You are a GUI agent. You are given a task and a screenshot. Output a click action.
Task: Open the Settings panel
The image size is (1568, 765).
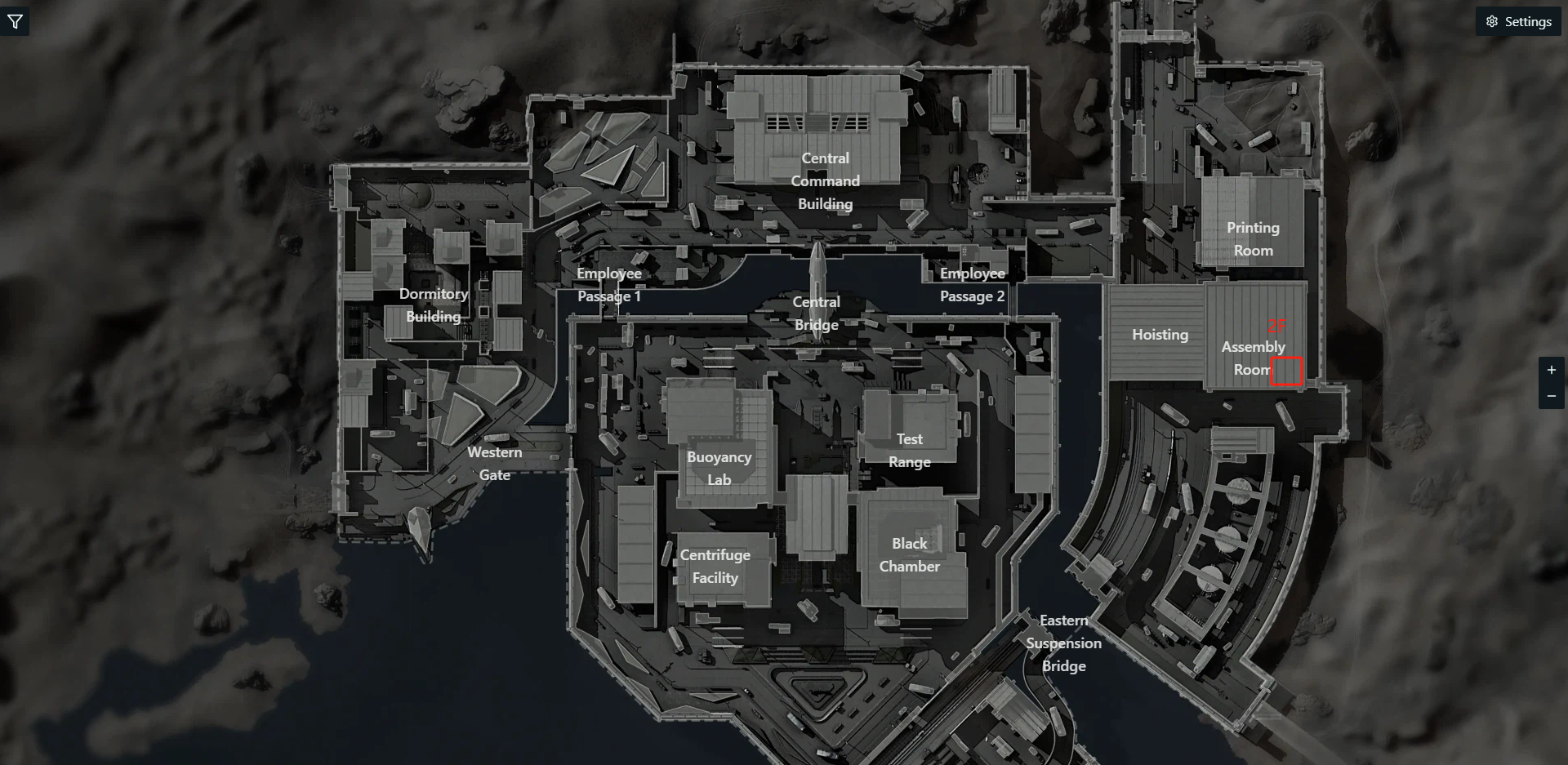1518,22
